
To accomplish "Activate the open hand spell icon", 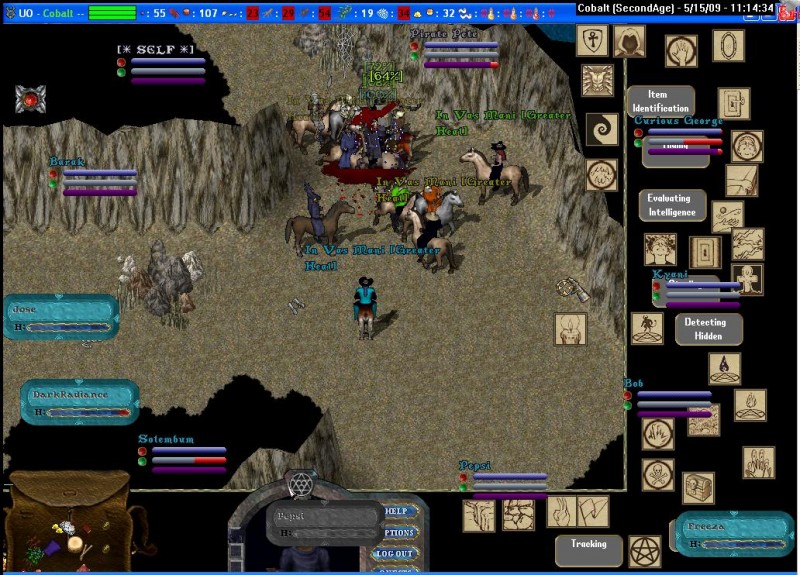I will (682, 50).
